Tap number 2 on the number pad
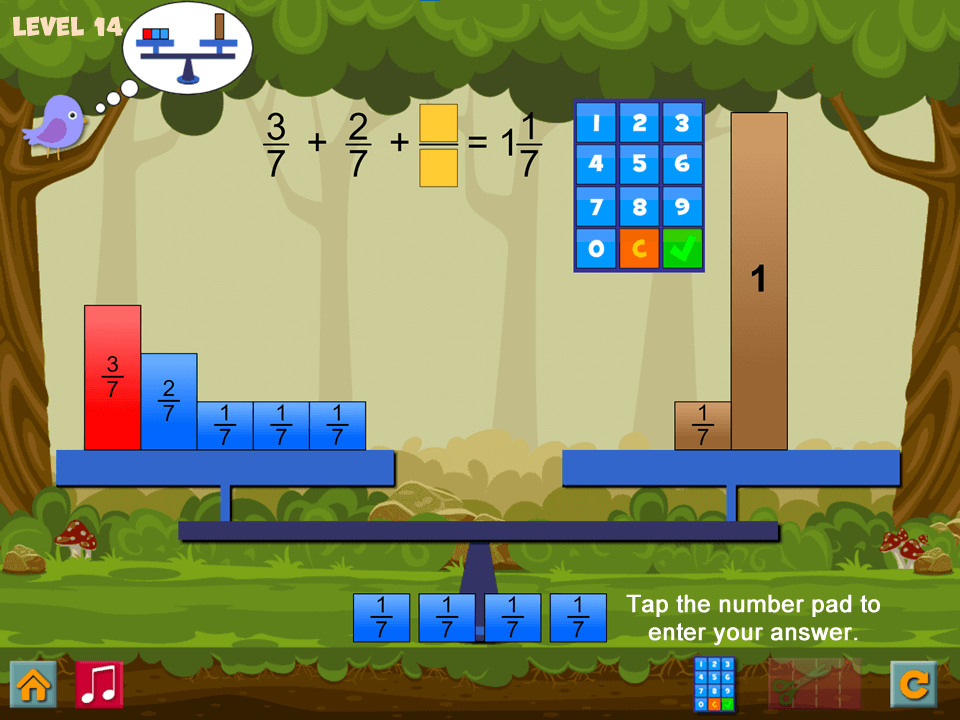This screenshot has height=720, width=960. (639, 123)
